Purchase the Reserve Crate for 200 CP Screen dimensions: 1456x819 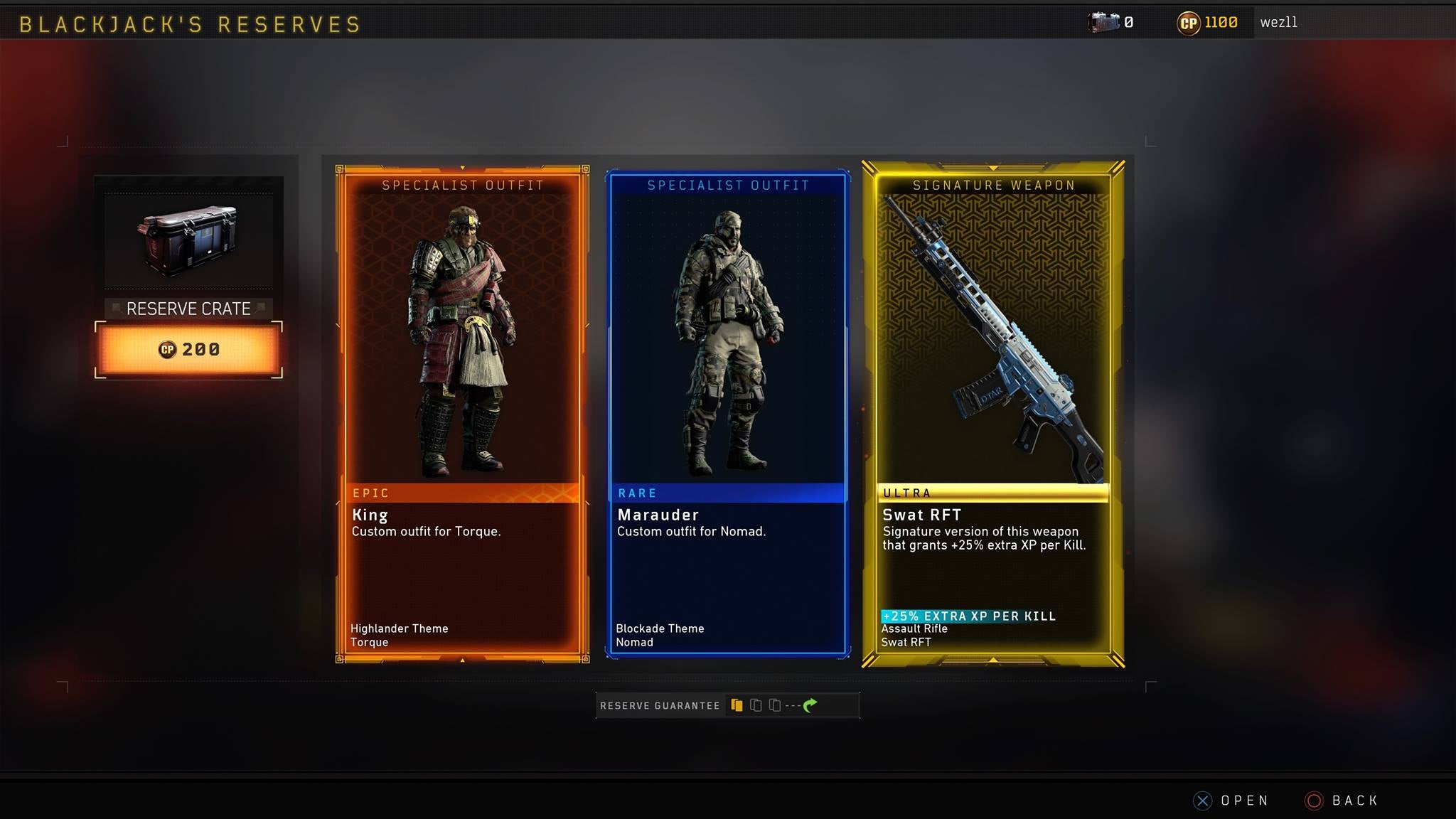click(x=188, y=348)
